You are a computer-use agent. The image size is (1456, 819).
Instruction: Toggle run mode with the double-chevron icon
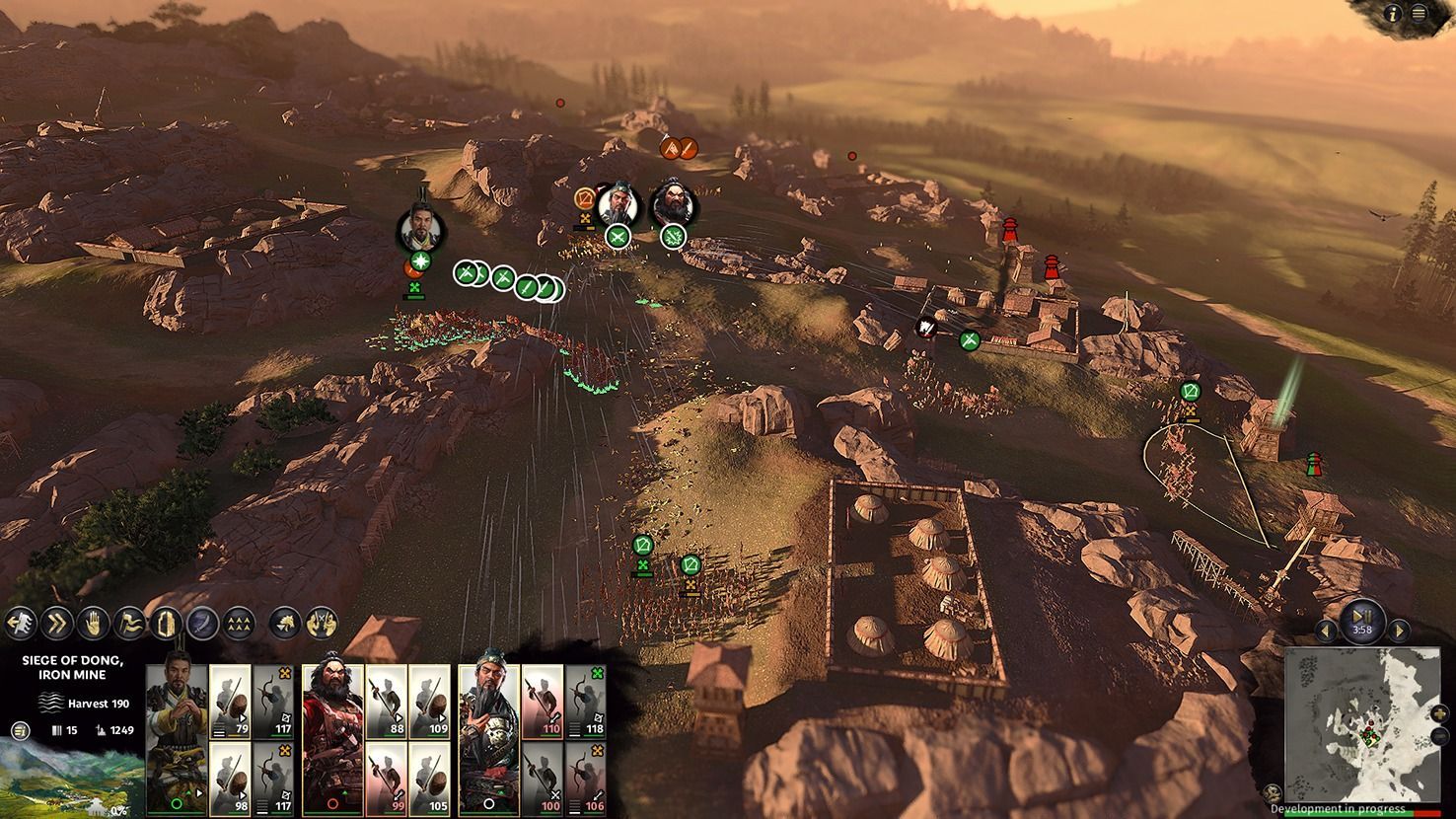56,623
